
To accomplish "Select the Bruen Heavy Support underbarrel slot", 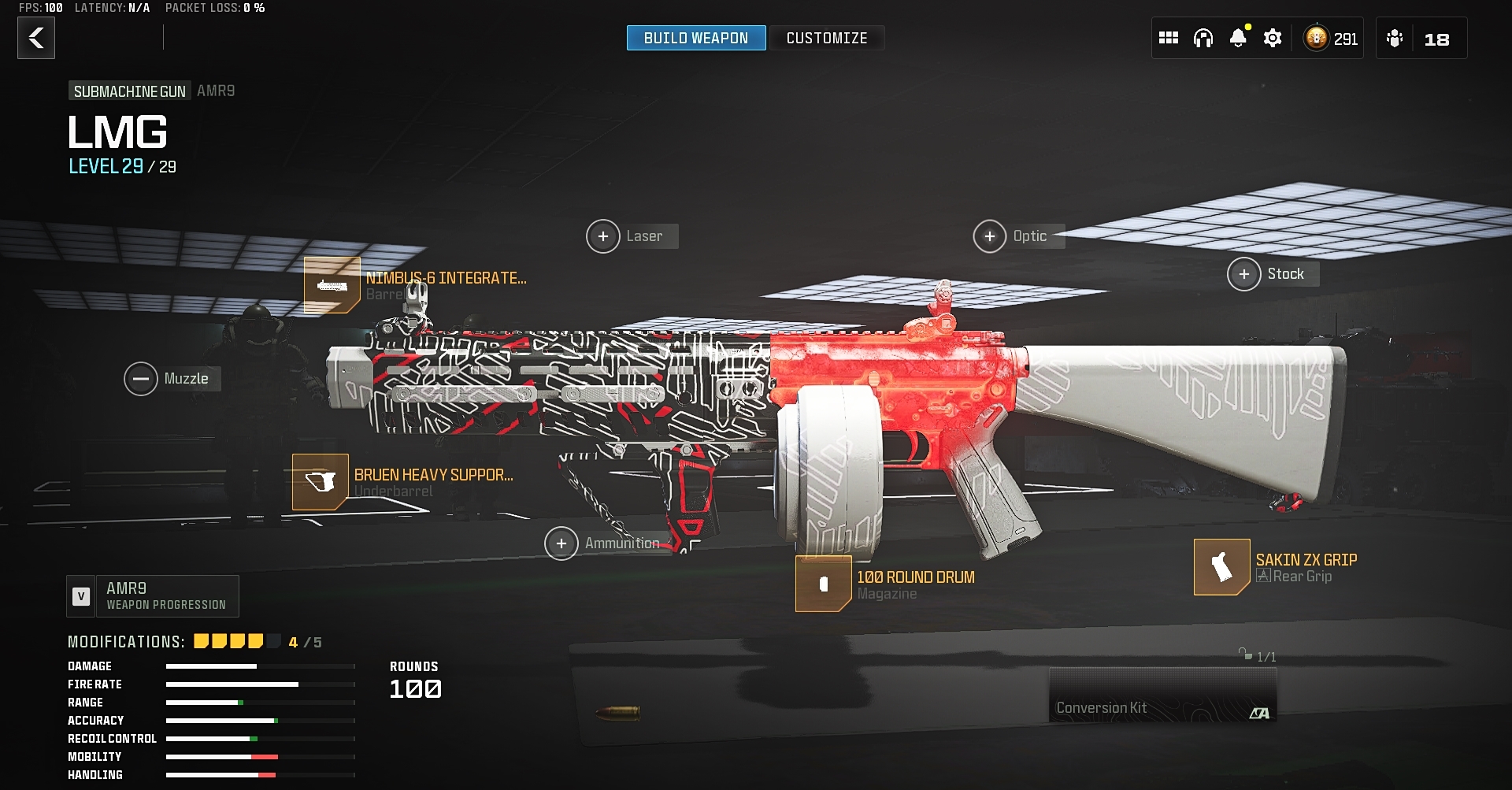I will click(321, 482).
